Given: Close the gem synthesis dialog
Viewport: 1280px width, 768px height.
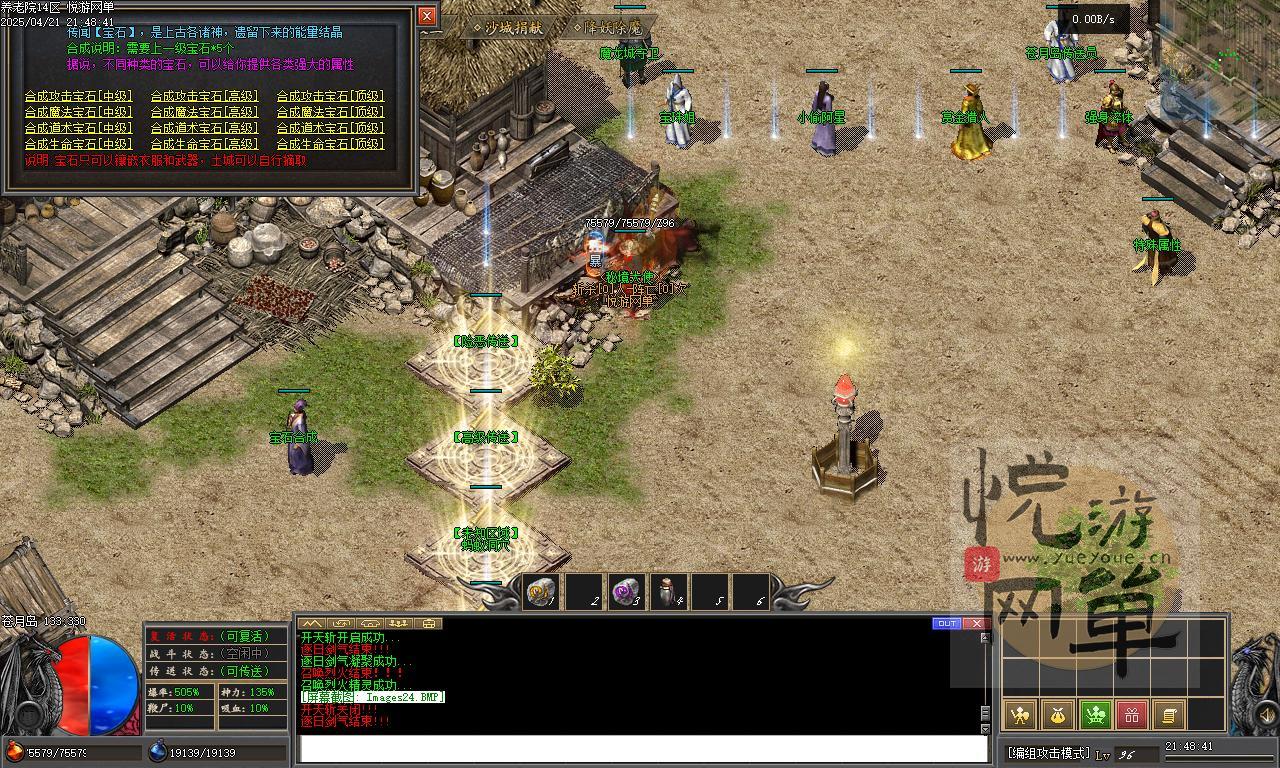Looking at the screenshot, I should pos(427,16).
